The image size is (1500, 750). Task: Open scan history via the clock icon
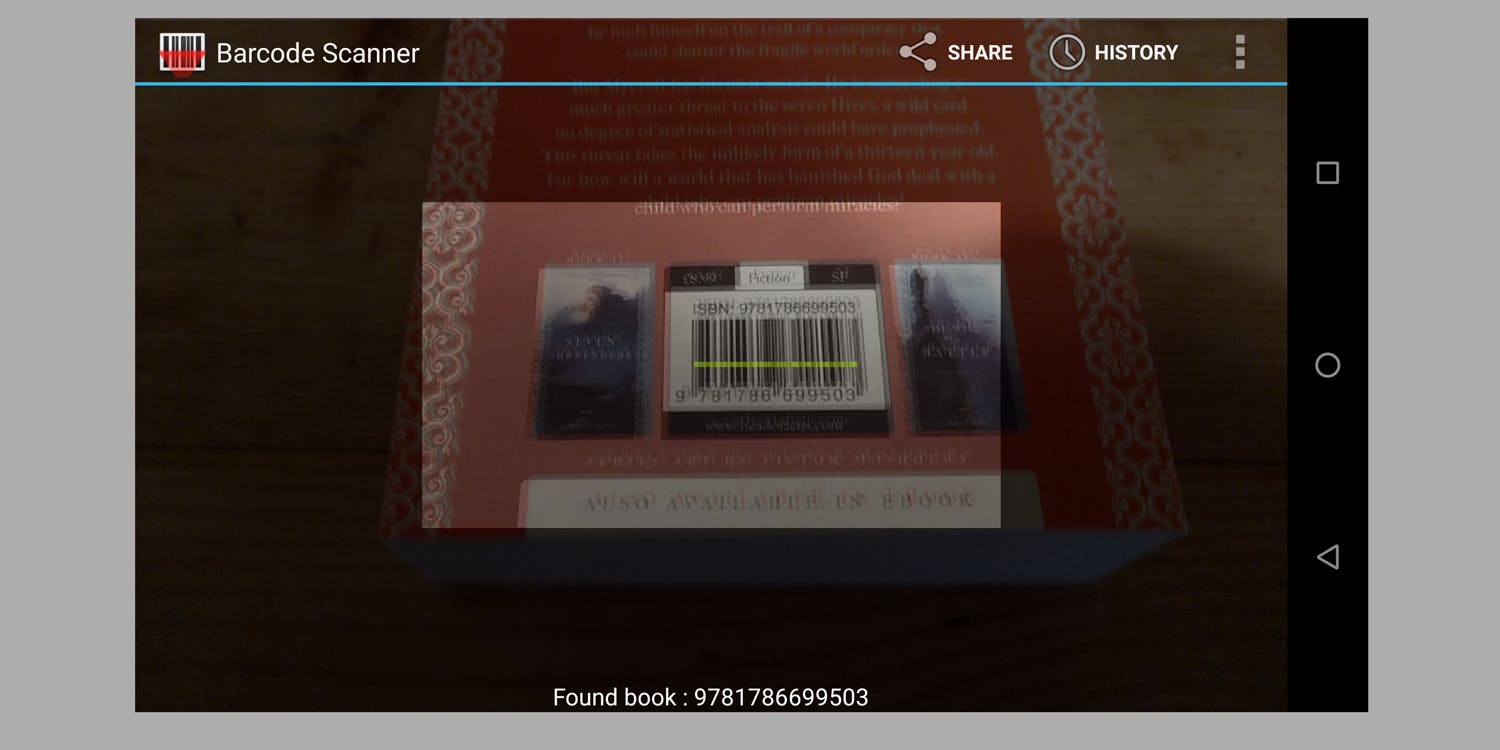pos(1066,52)
